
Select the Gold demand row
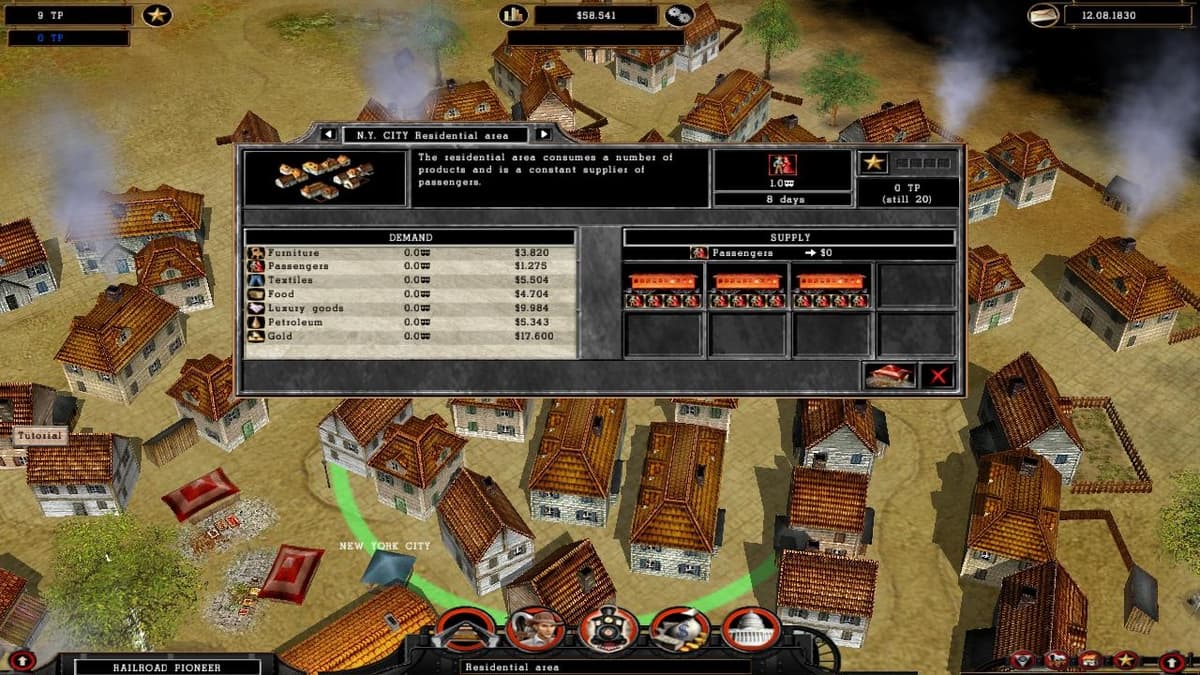tap(410, 337)
